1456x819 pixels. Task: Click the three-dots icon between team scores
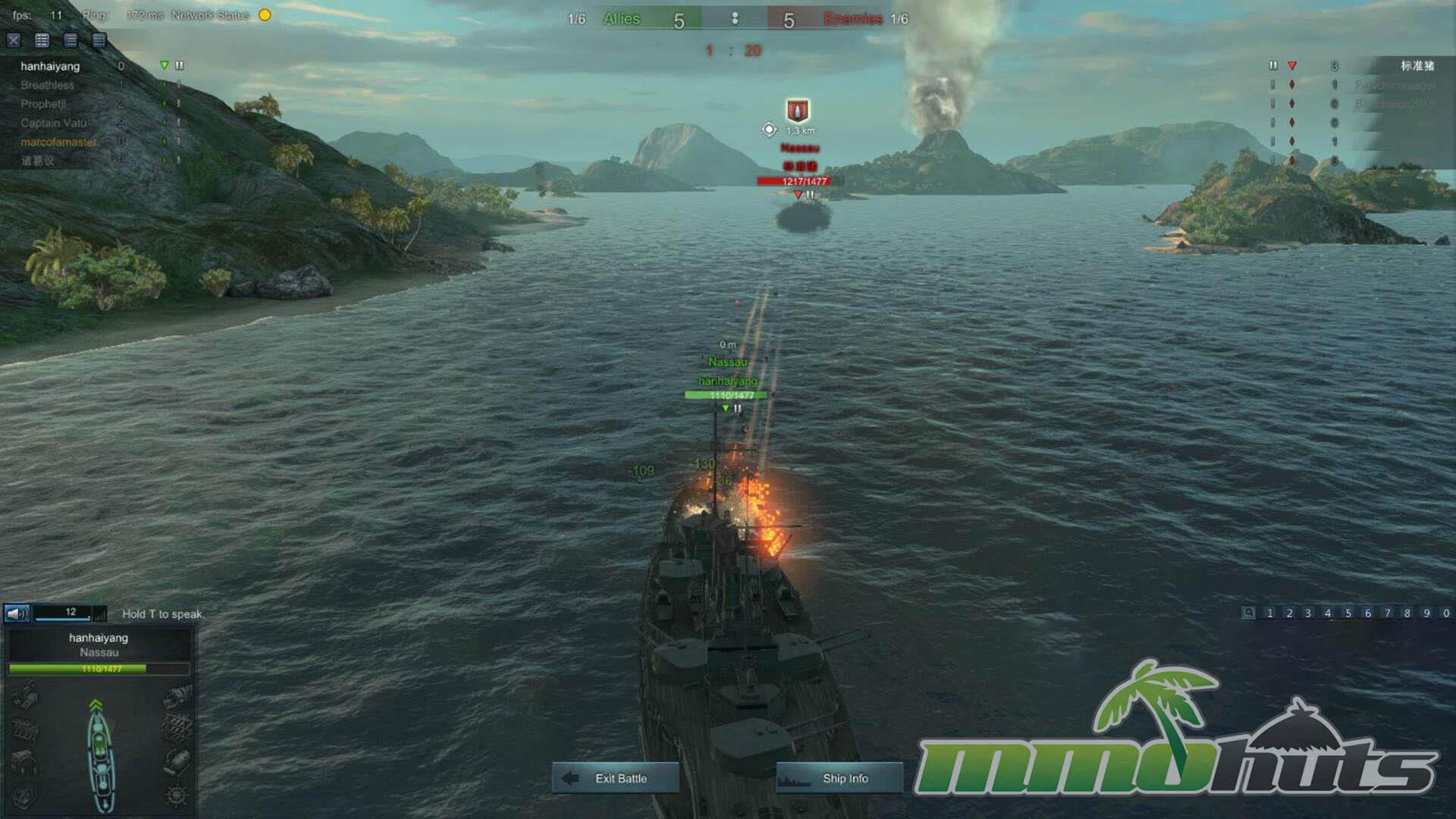tap(734, 19)
